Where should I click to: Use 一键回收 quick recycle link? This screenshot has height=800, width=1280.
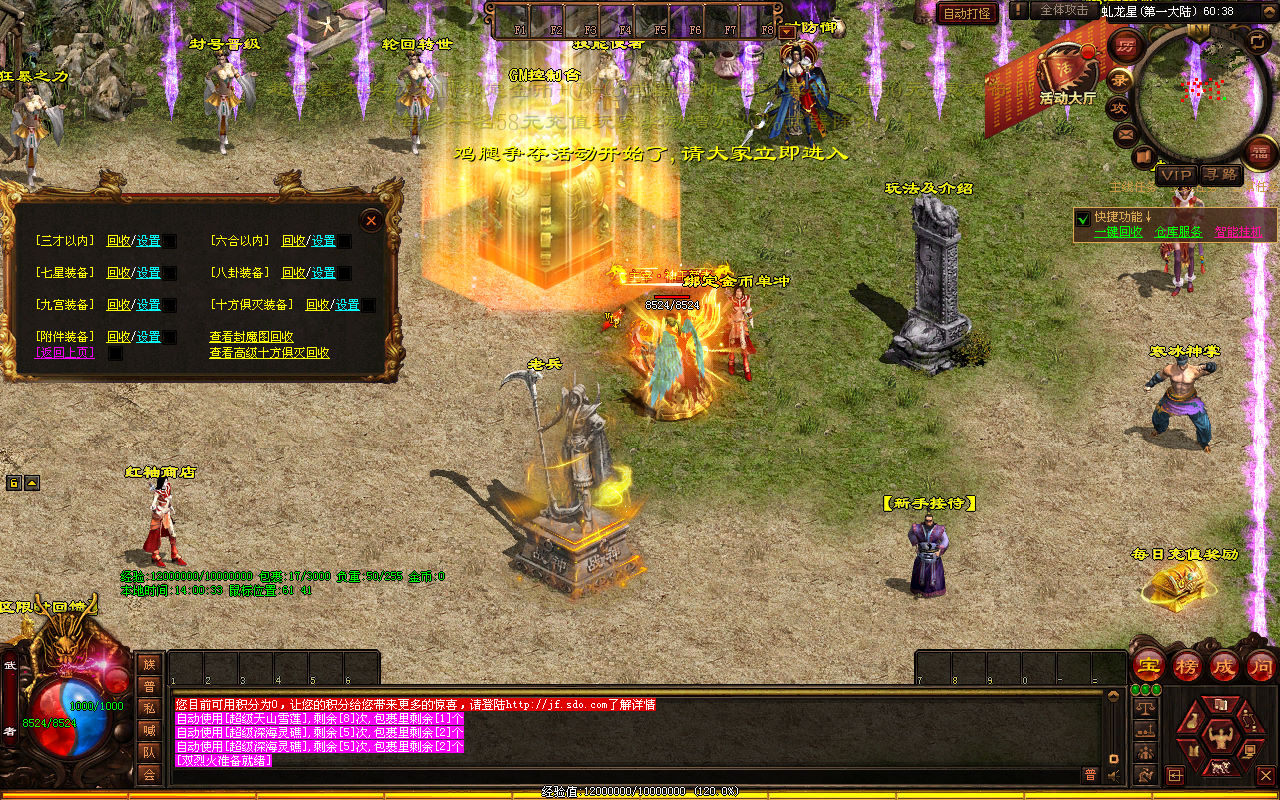tap(1118, 232)
